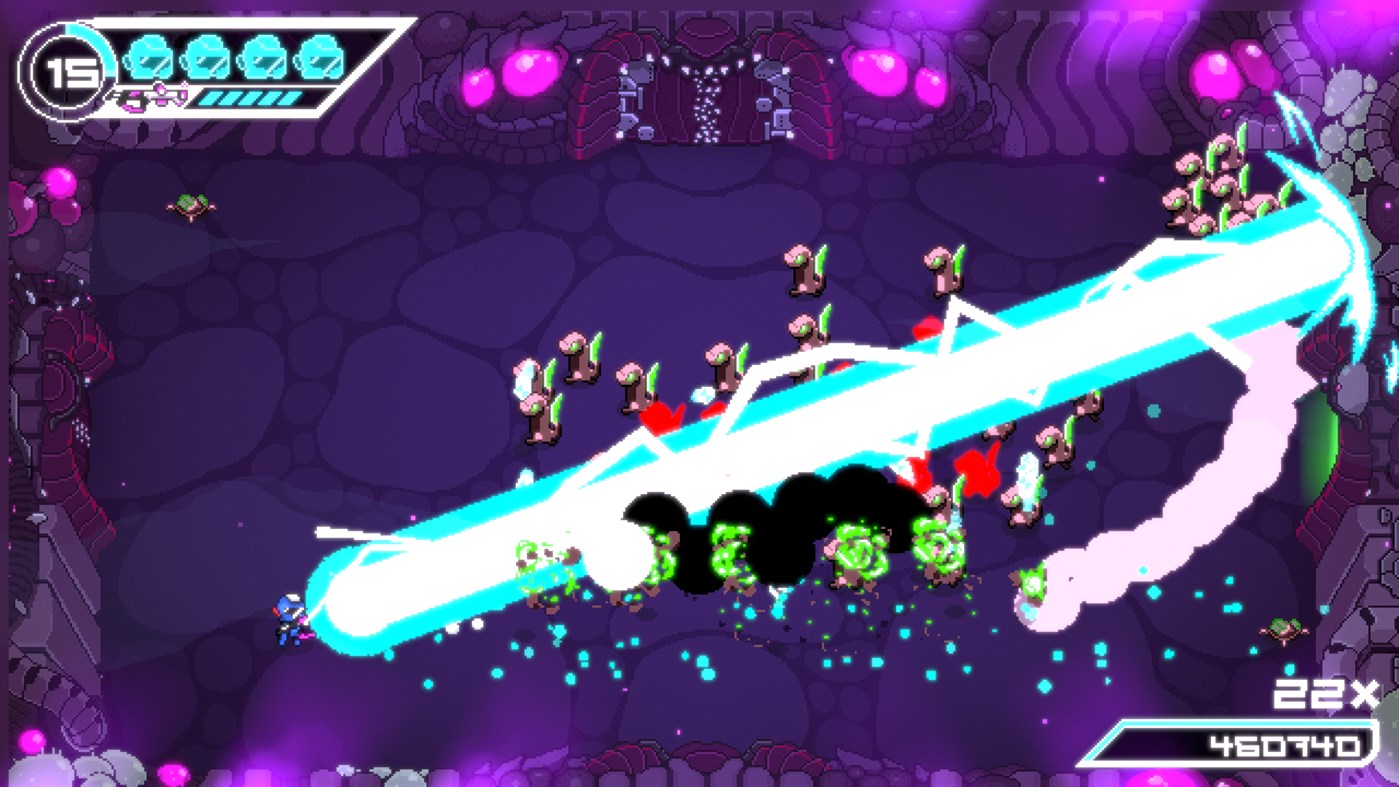Click the cyan segmented ammo bar
The image size is (1399, 787).
tap(250, 99)
